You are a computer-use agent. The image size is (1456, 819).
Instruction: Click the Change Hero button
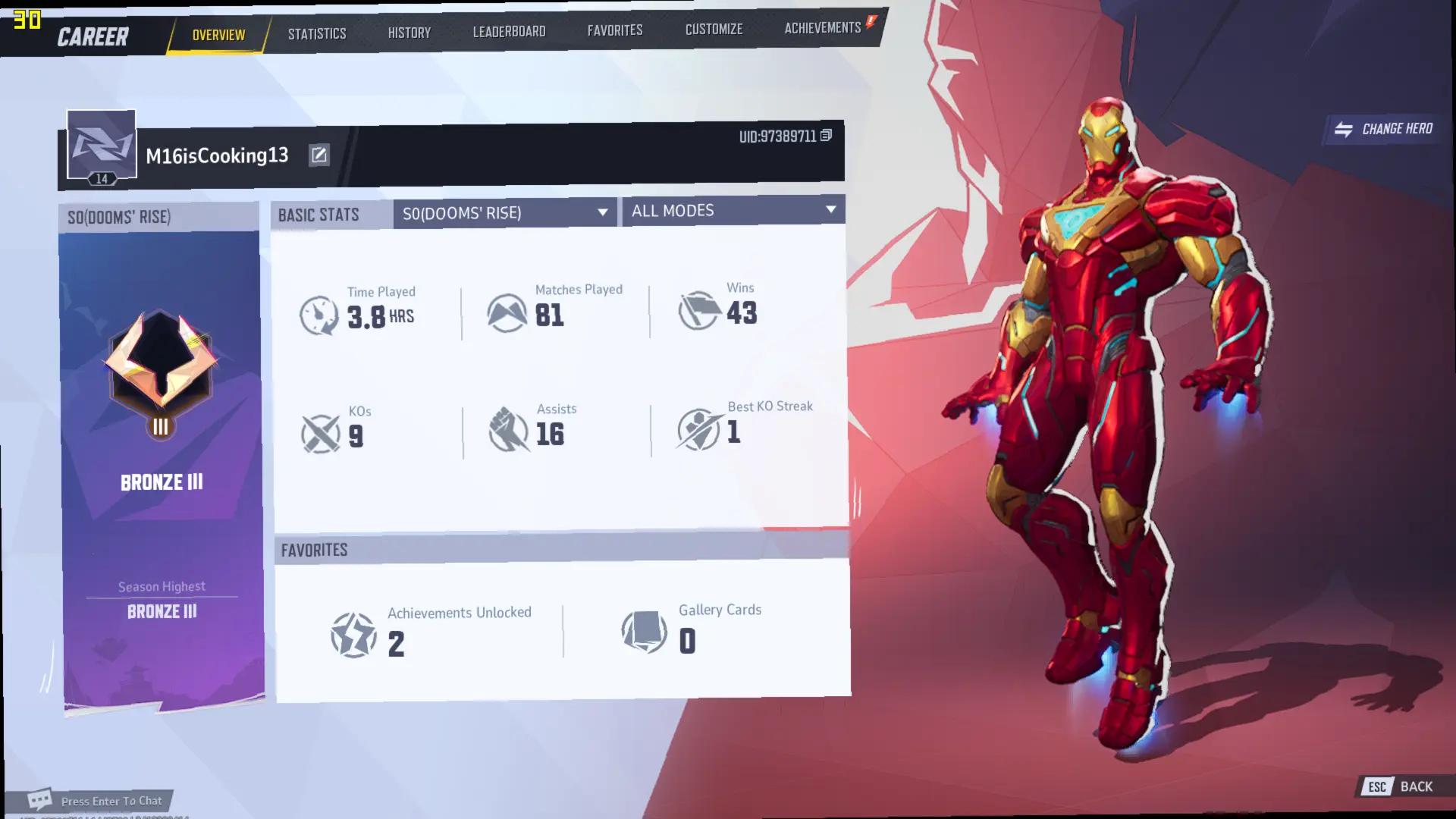point(1382,129)
